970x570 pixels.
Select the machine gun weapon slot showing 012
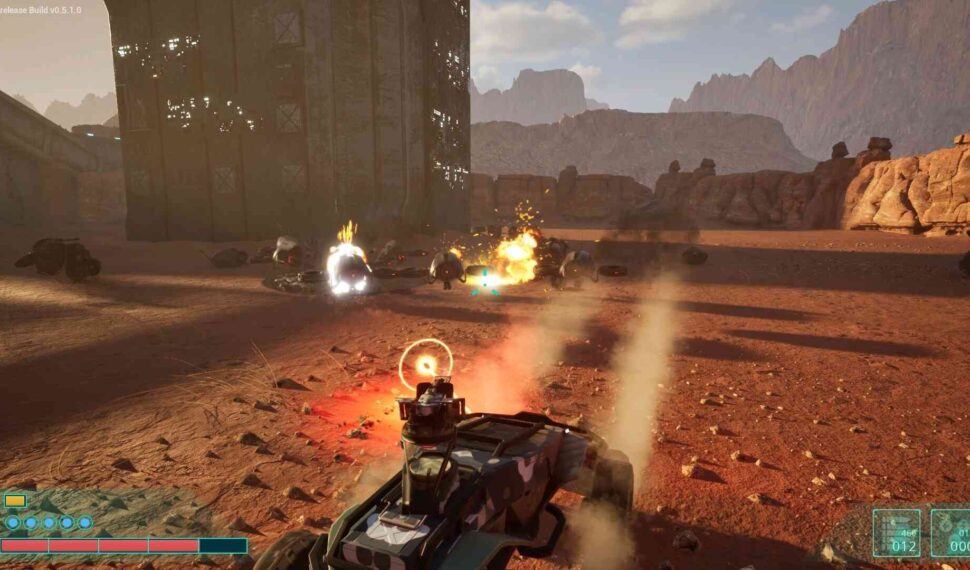896,533
